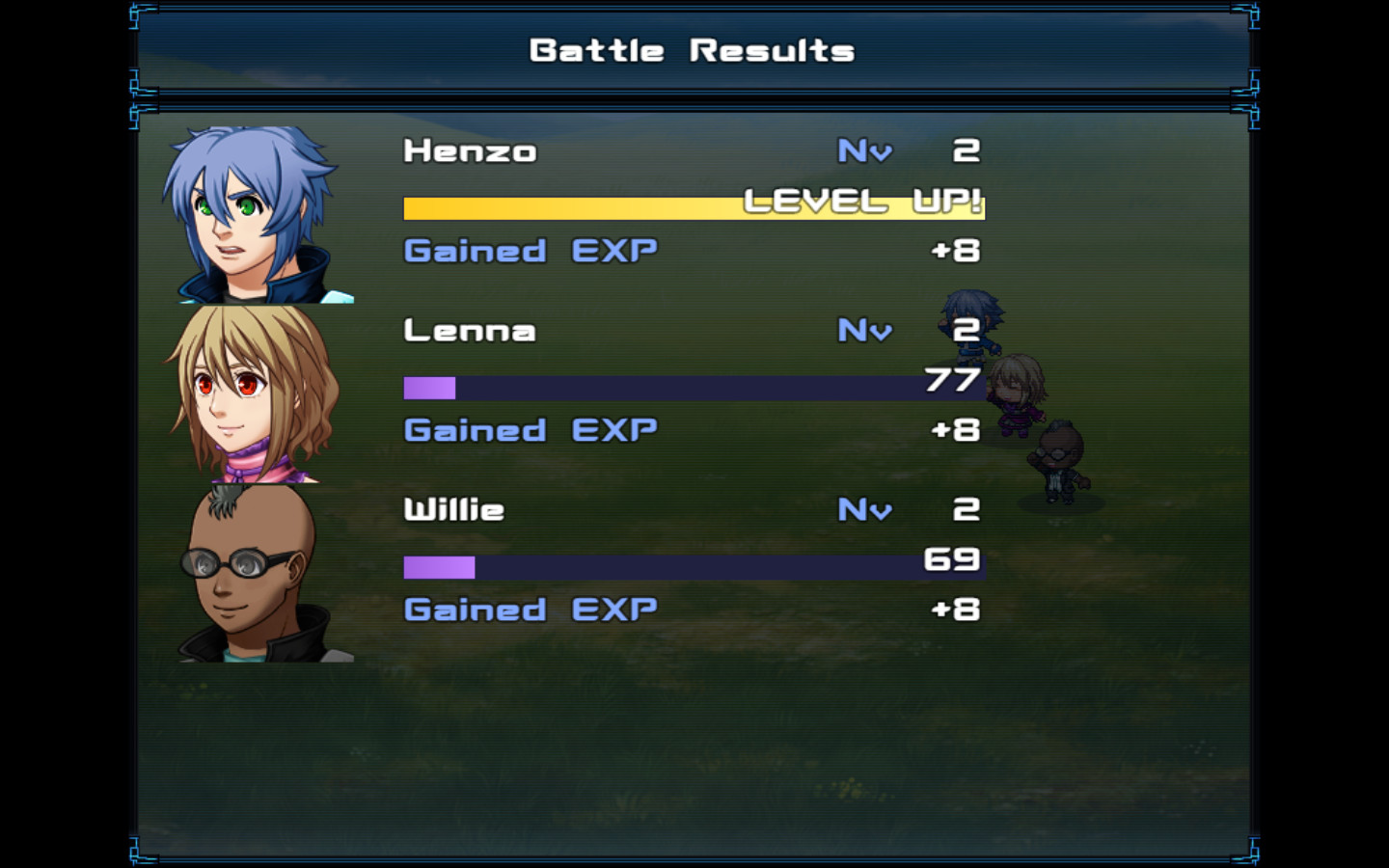The width and height of the screenshot is (1389, 868).
Task: Select the Battle Results title bar
Action: (x=693, y=50)
